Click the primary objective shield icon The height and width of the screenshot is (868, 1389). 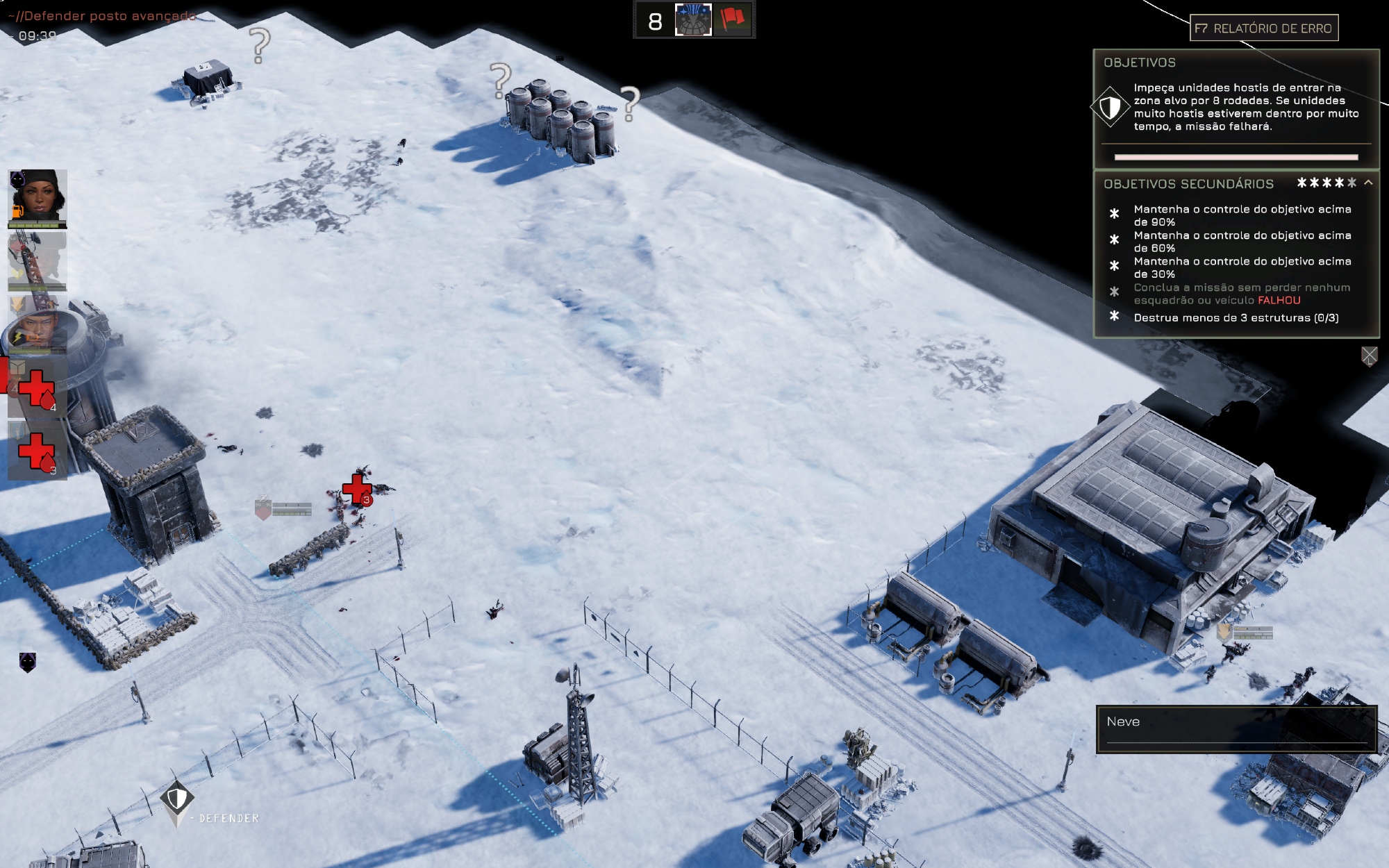[x=1110, y=107]
